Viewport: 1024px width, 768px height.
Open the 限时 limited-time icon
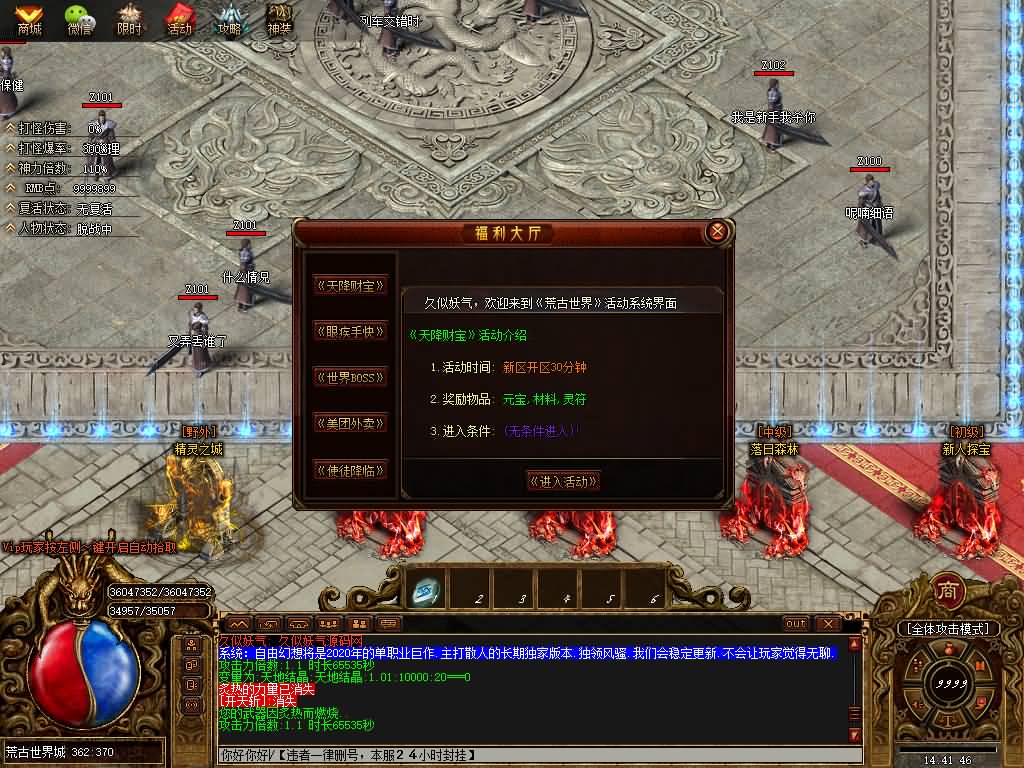point(130,19)
